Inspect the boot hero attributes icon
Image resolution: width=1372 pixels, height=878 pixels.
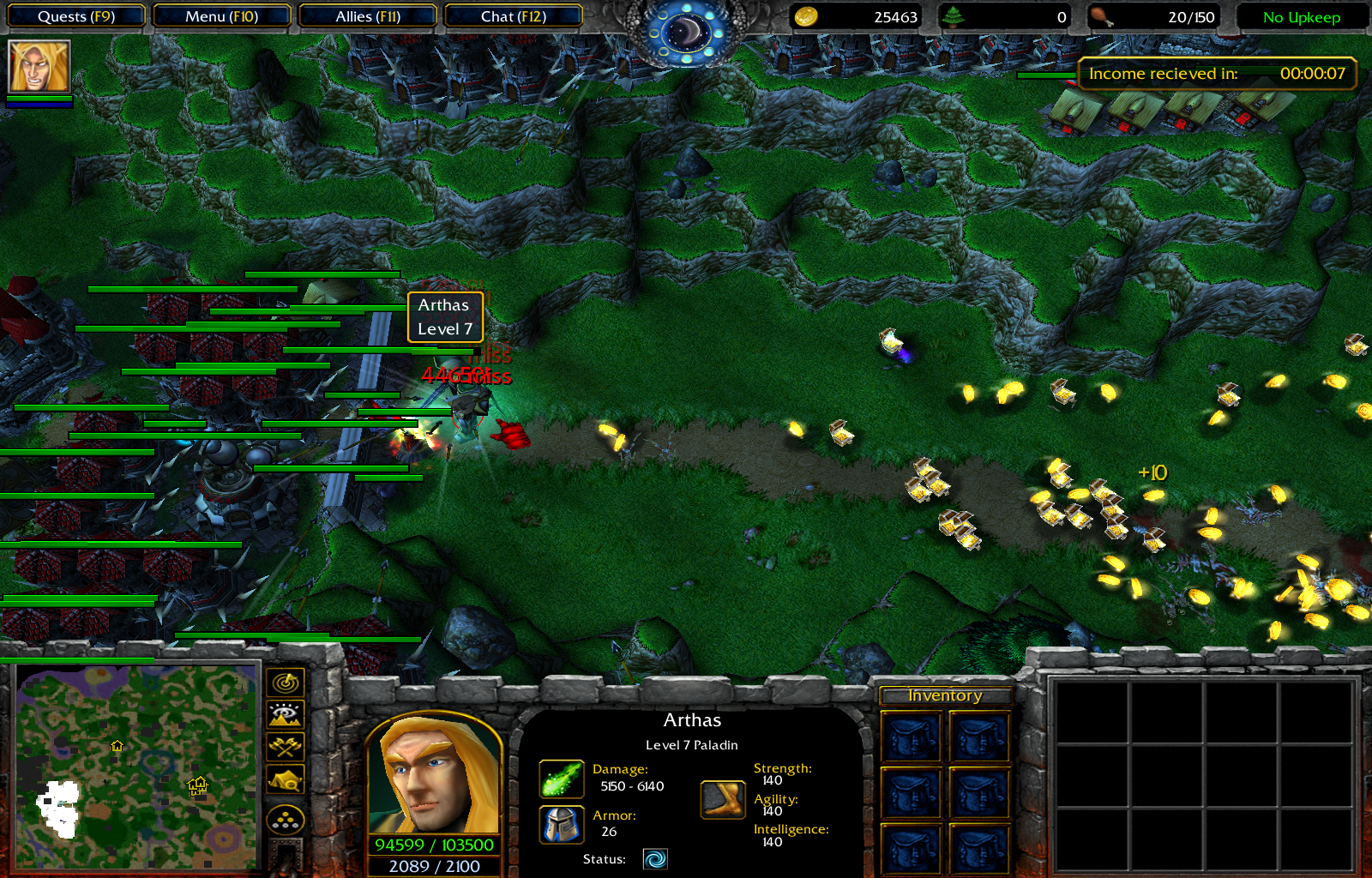723,799
